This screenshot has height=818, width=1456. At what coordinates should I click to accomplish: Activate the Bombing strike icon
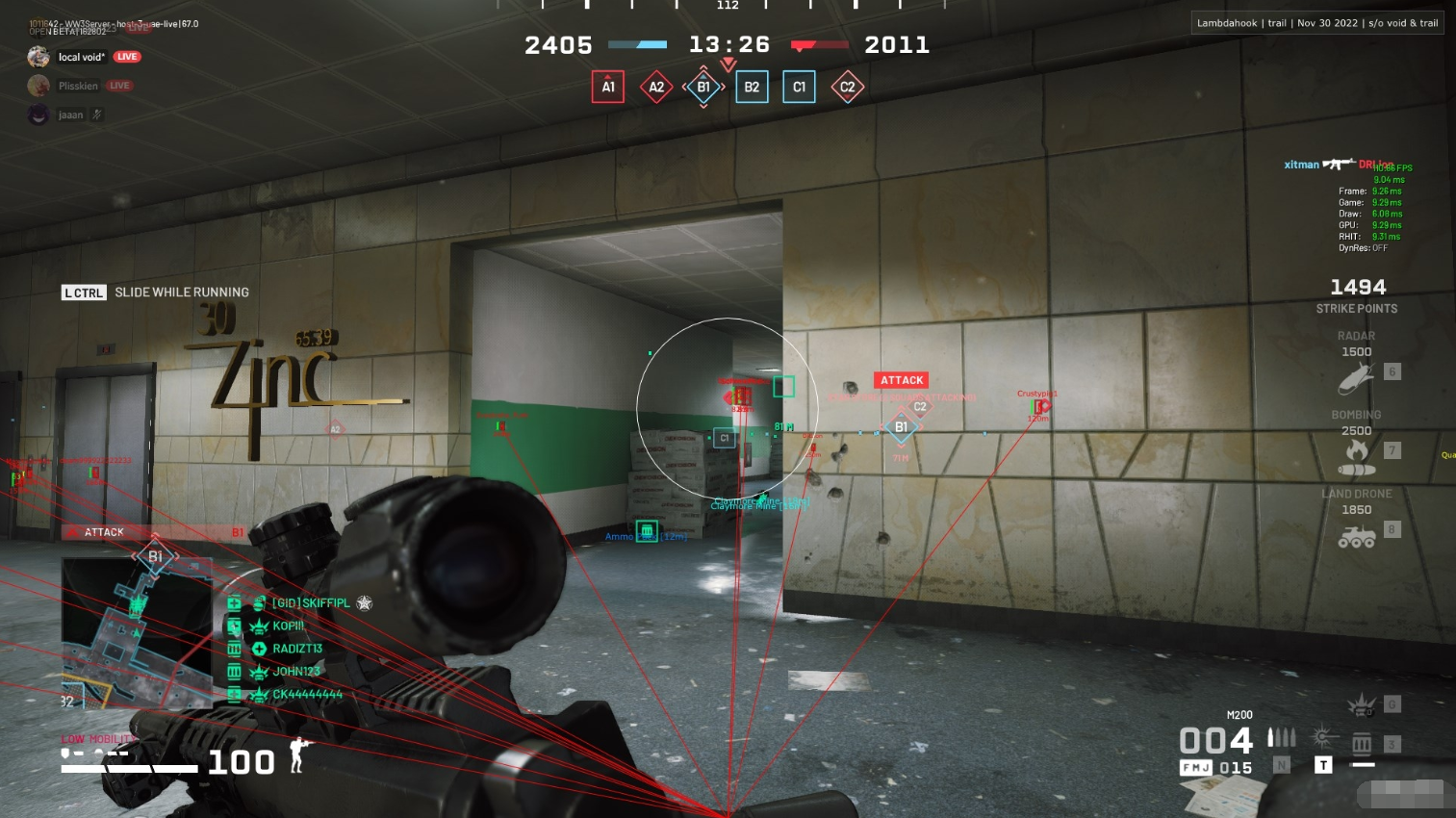tap(1356, 457)
